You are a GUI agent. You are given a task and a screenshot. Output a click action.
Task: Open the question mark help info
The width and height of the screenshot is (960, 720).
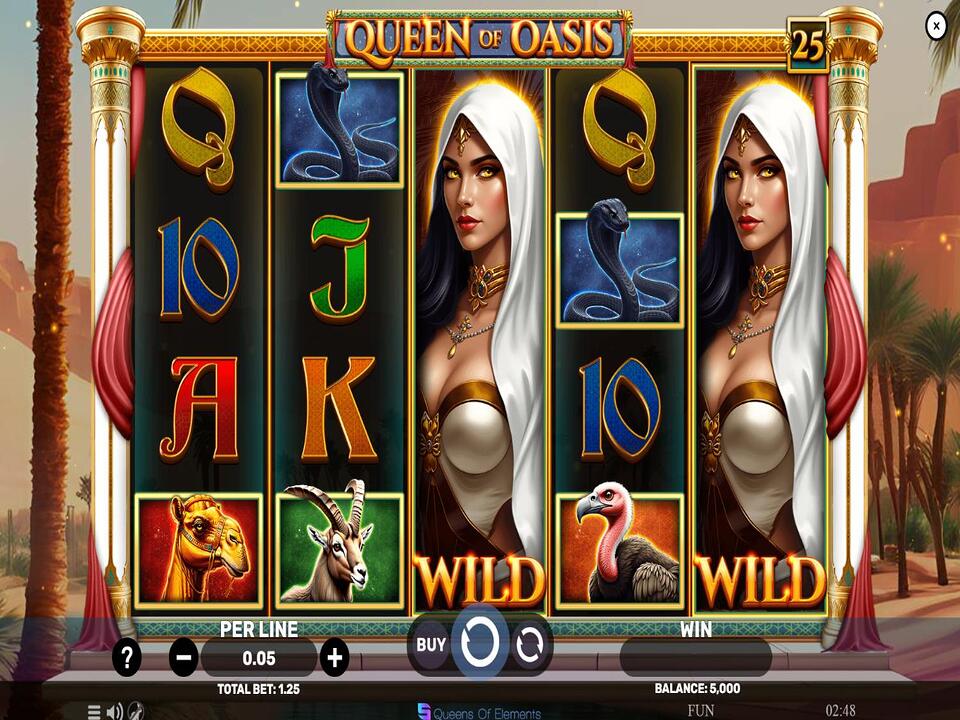point(127,657)
